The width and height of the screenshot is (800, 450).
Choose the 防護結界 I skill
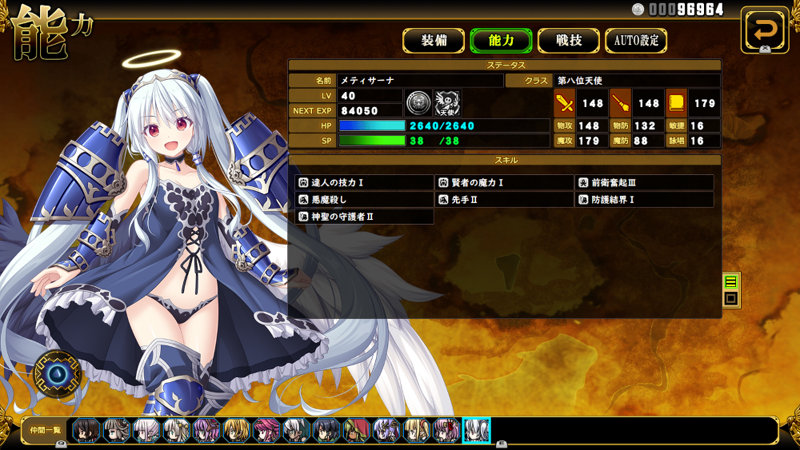(645, 200)
